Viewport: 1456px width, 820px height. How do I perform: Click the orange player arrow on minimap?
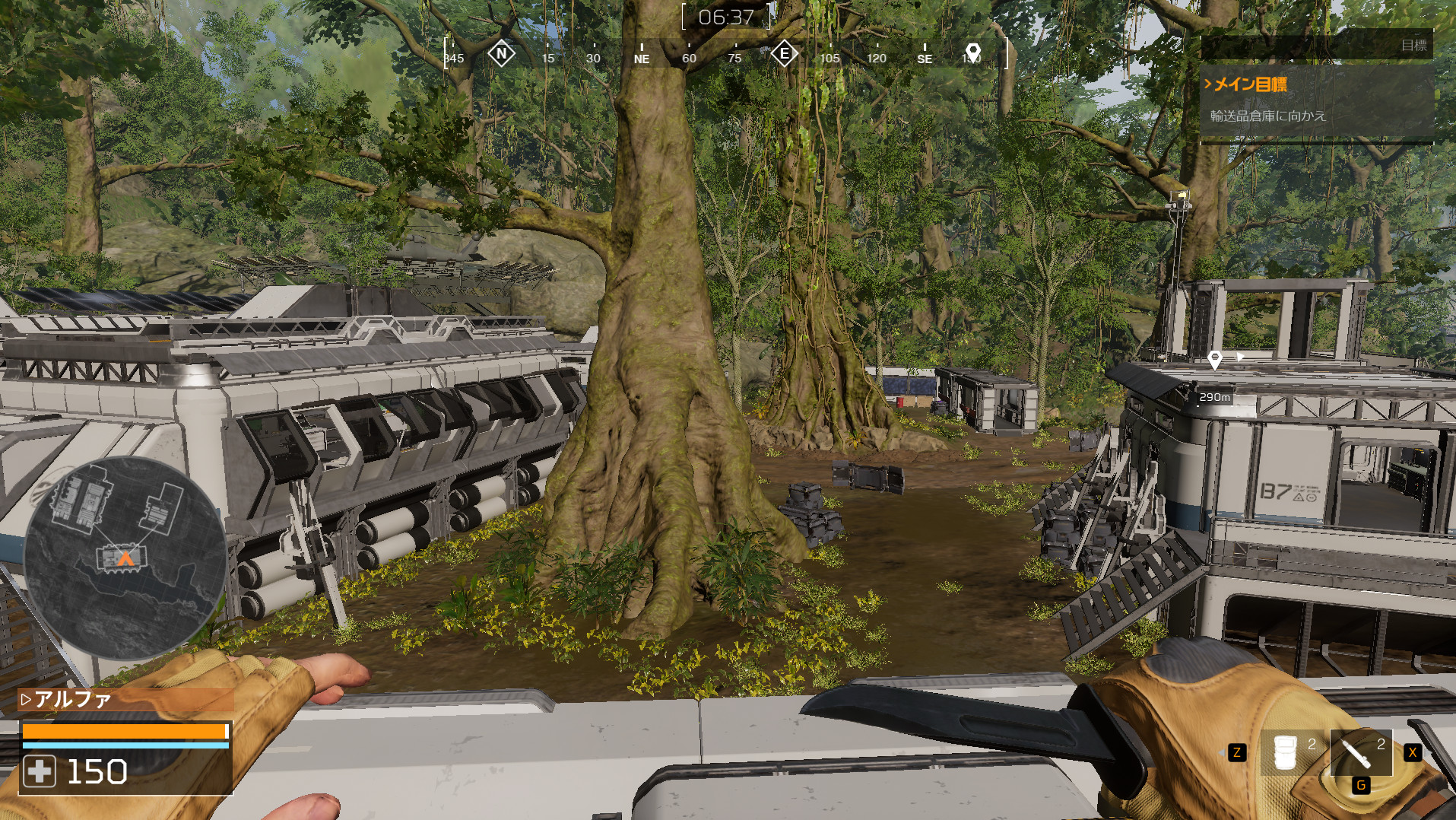pos(125,558)
